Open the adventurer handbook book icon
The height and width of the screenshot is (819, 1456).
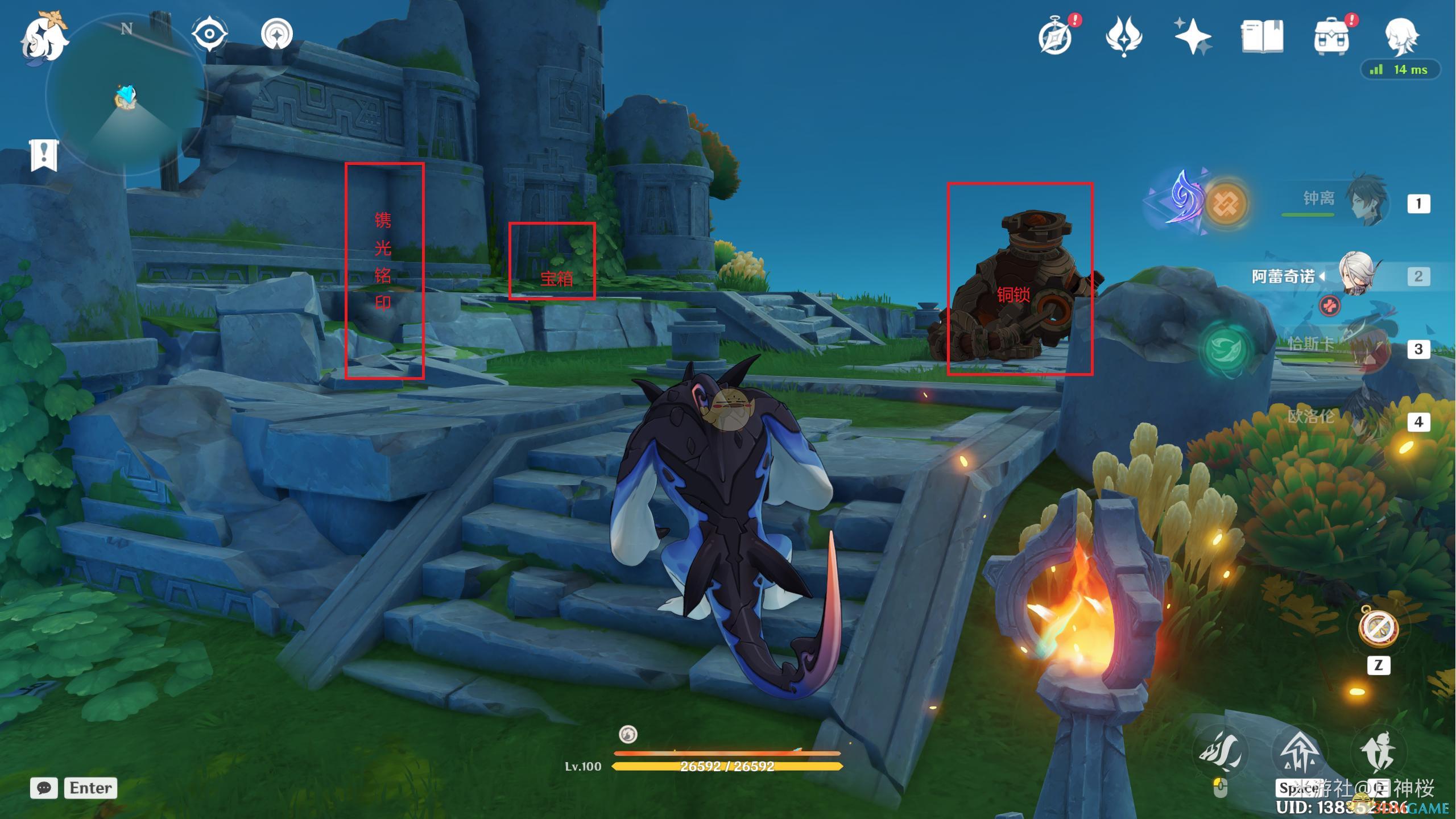click(1262, 38)
